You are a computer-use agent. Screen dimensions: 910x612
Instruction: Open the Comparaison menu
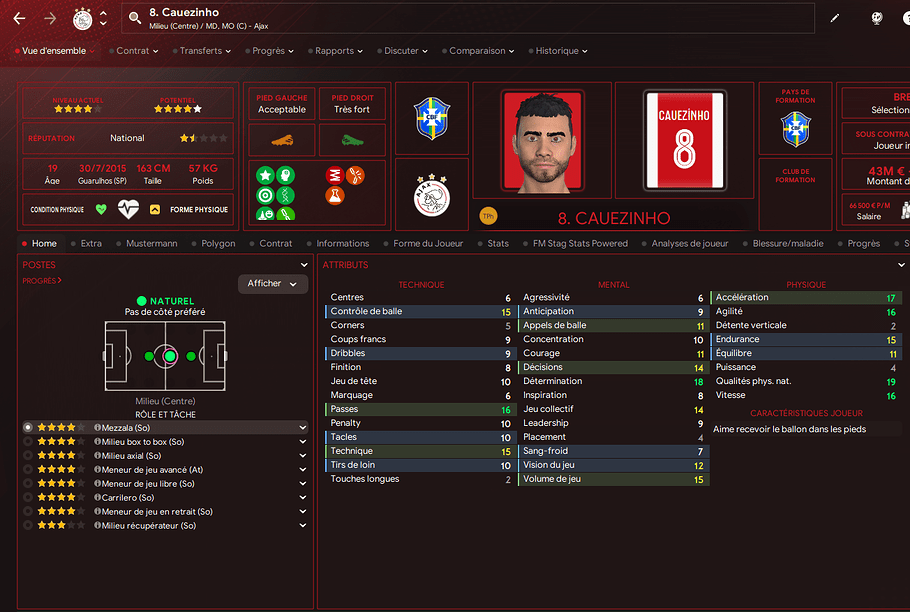coord(478,51)
